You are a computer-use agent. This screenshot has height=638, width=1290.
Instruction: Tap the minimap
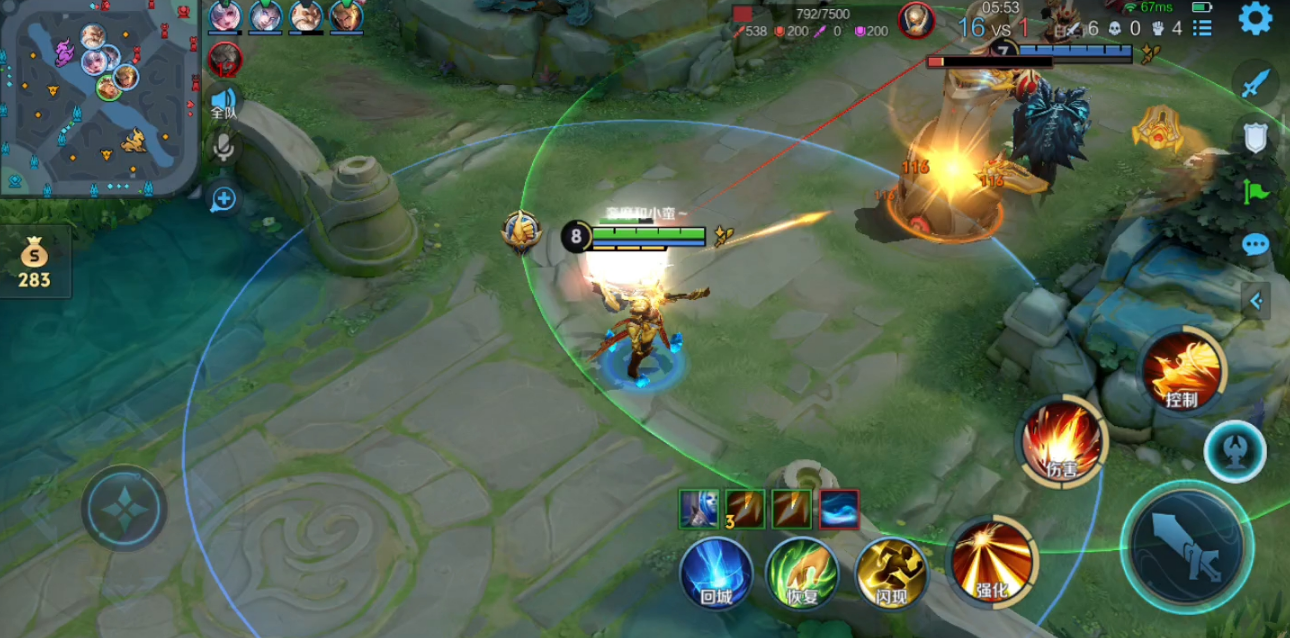(x=98, y=96)
